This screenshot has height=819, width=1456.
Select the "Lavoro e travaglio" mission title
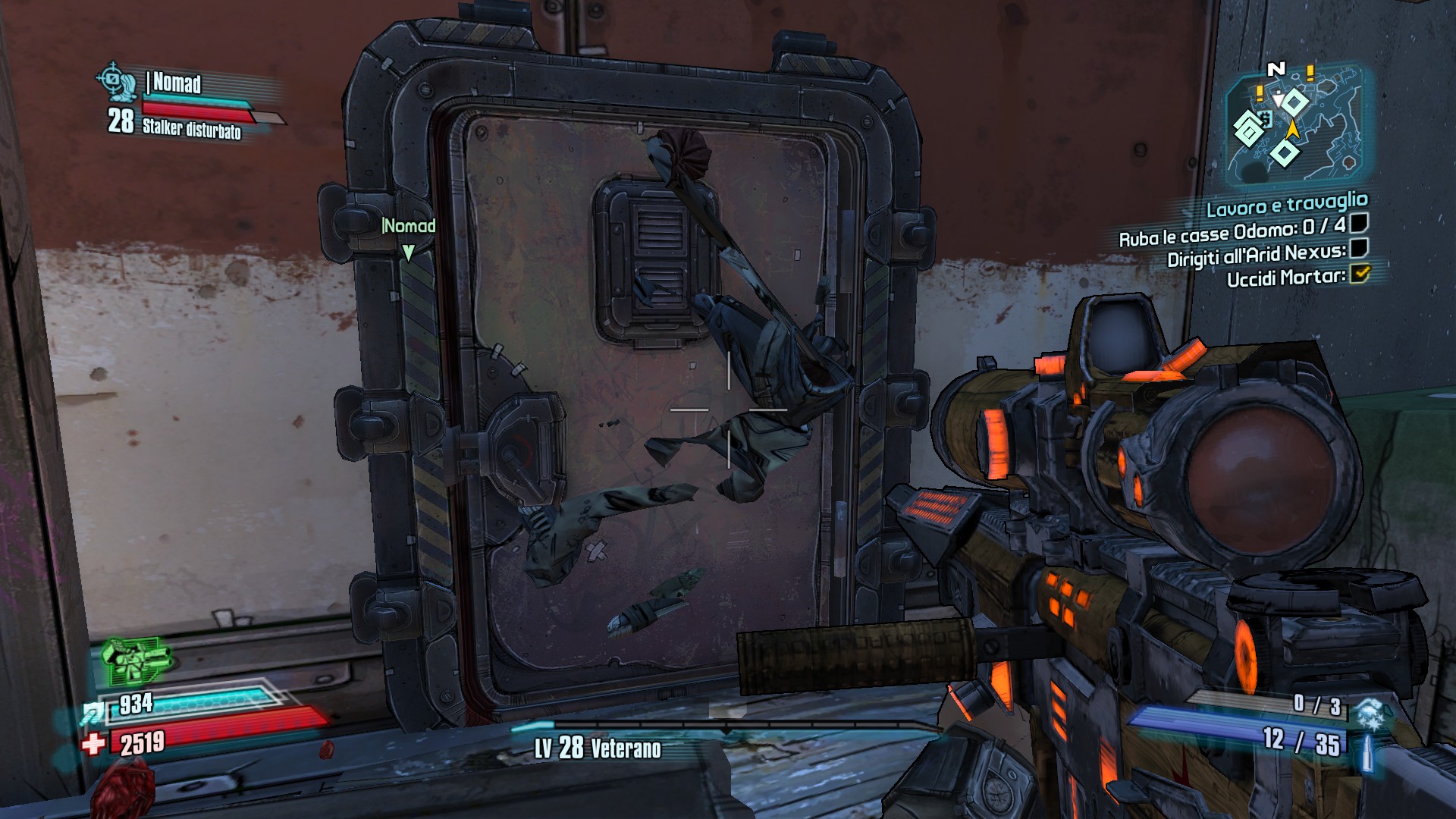coord(1286,205)
